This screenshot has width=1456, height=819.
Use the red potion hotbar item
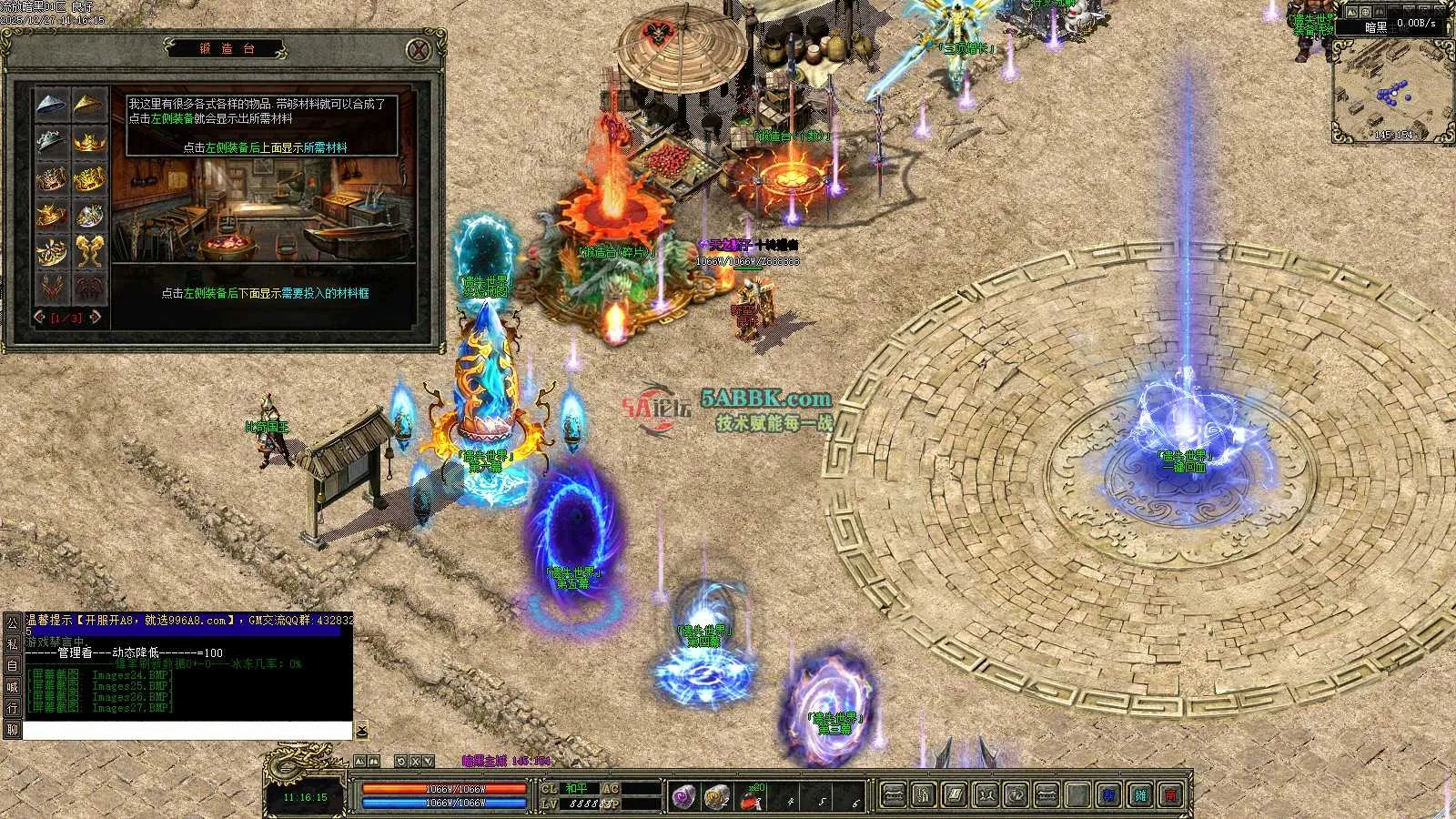[751, 798]
